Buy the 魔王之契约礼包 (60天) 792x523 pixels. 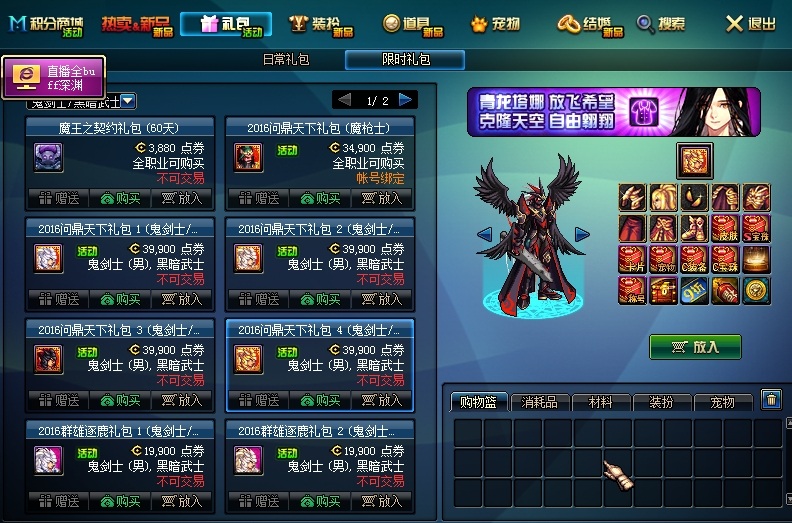click(x=120, y=198)
